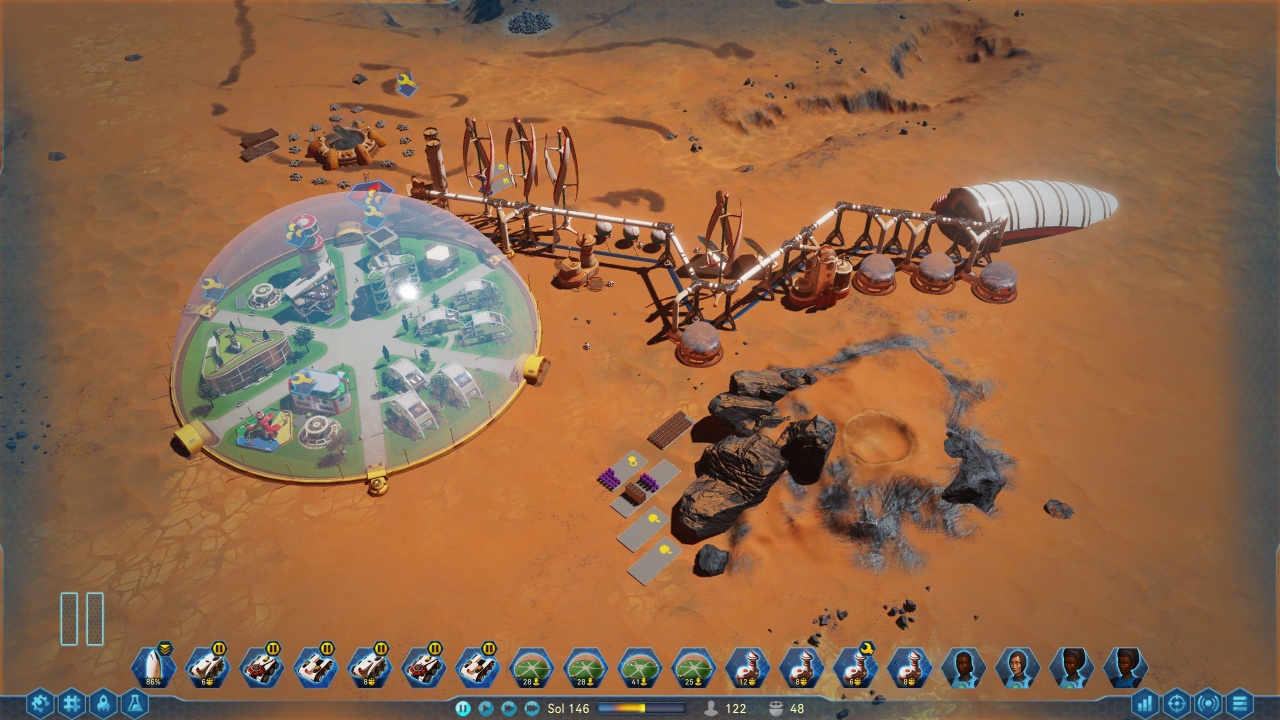Viewport: 1280px width, 720px height.
Task: Open the rocket launch icon bottom left
Action: click(103, 703)
